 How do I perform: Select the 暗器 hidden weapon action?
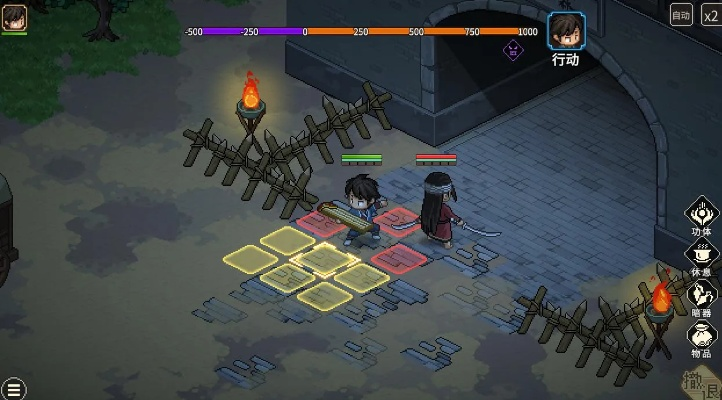pyautogui.click(x=702, y=295)
